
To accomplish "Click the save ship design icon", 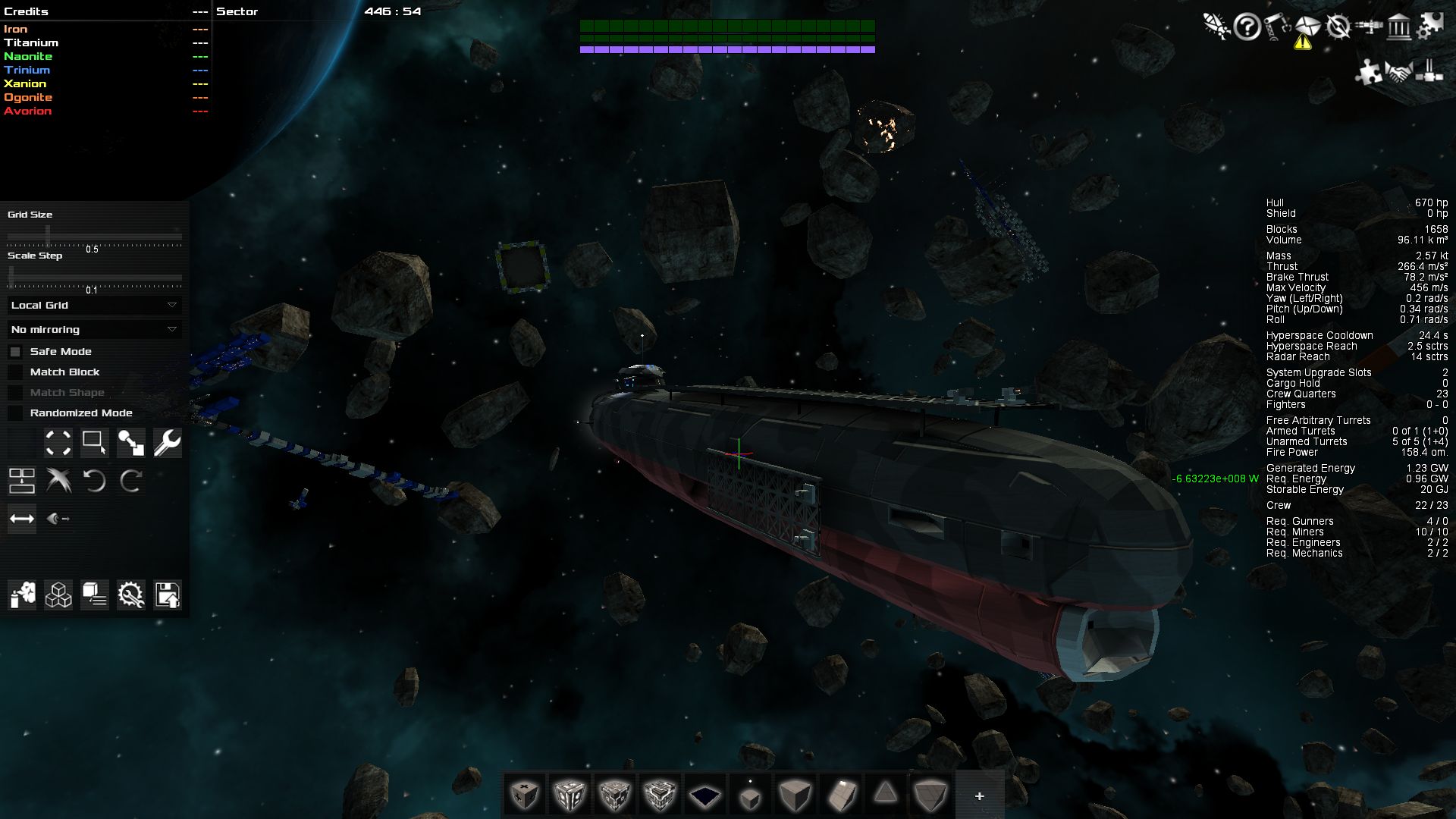I will (168, 596).
